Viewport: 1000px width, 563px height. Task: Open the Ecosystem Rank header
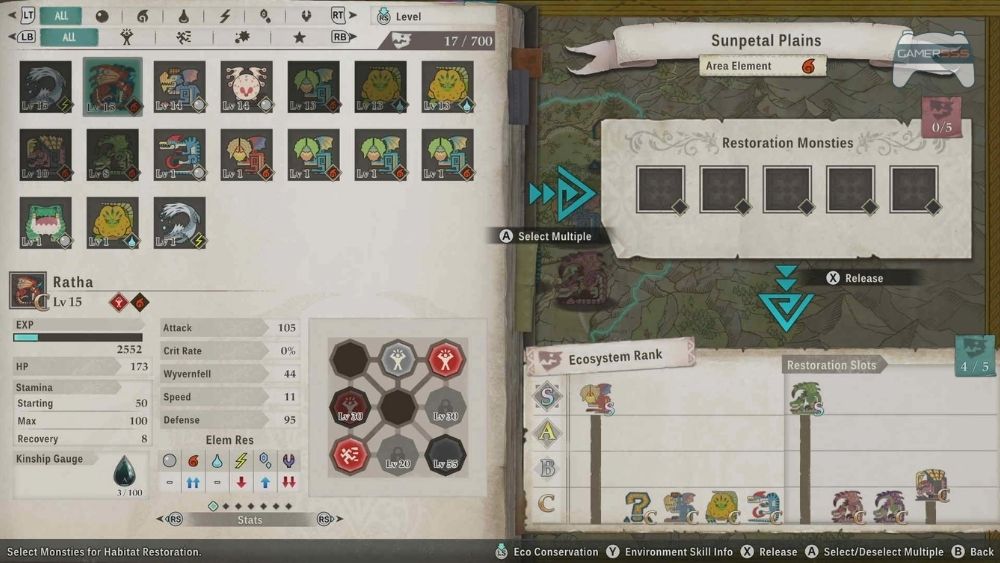(x=610, y=357)
